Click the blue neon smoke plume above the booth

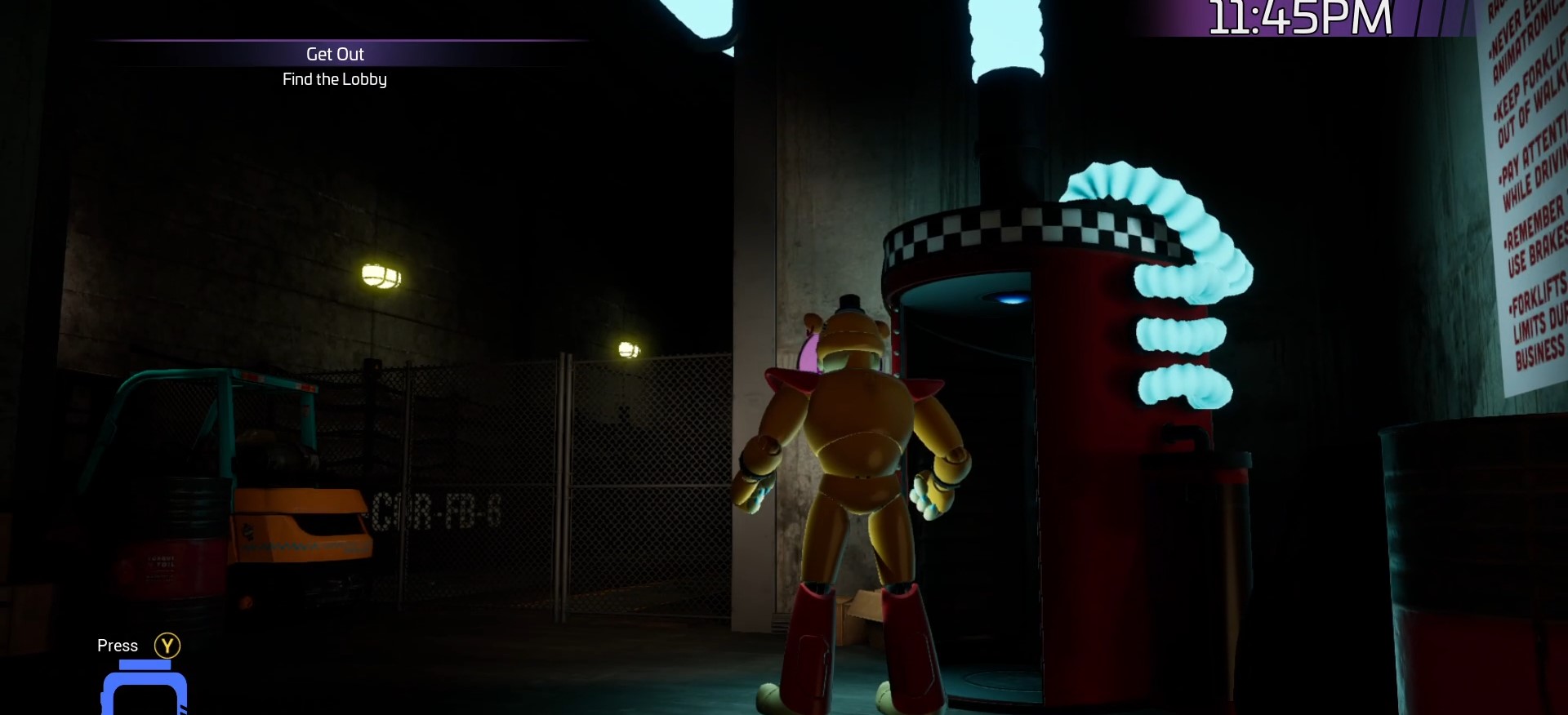1004,33
